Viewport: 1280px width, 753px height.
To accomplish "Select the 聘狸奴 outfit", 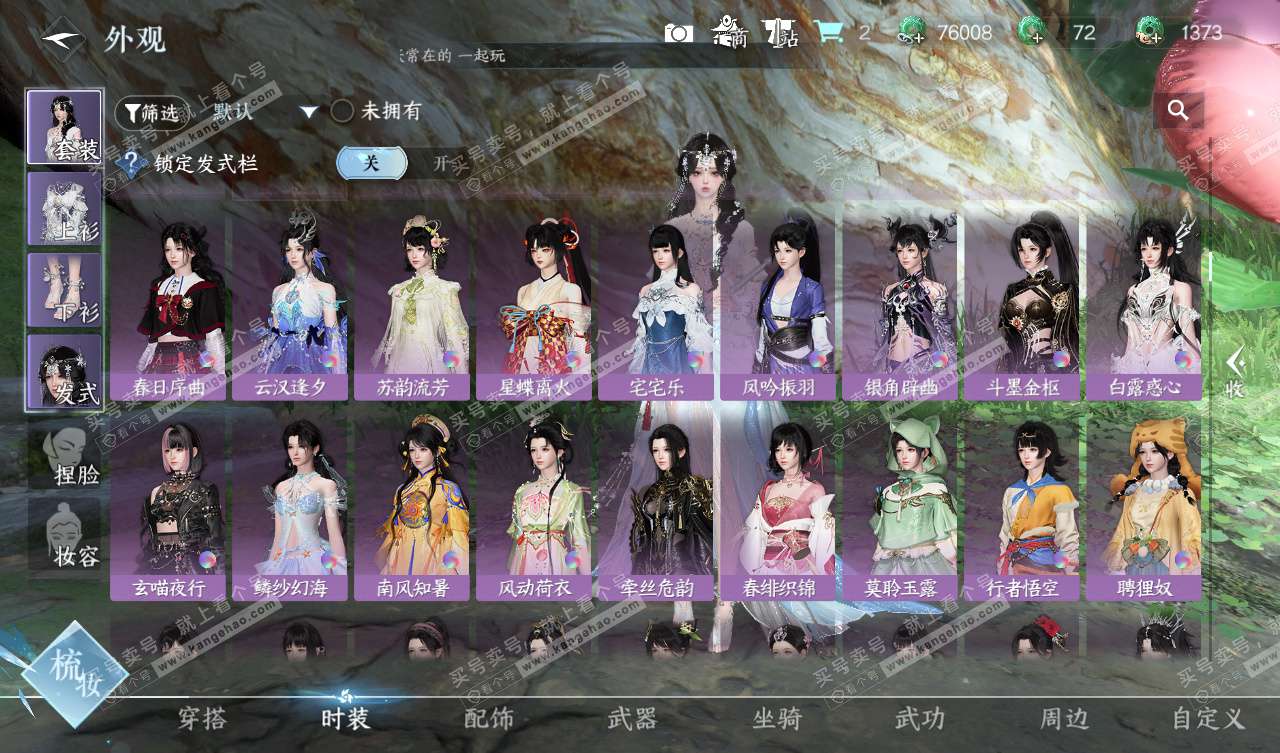I will pyautogui.click(x=1144, y=506).
